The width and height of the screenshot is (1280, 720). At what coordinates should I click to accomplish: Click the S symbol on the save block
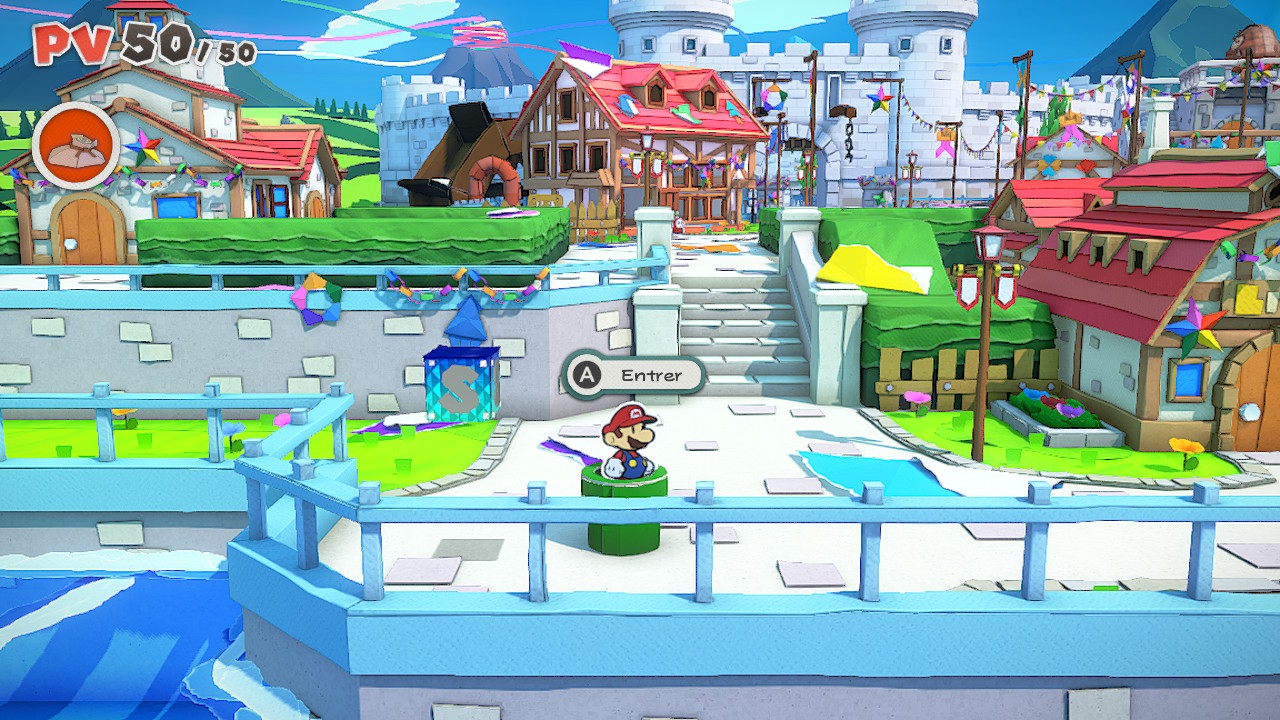[x=460, y=385]
